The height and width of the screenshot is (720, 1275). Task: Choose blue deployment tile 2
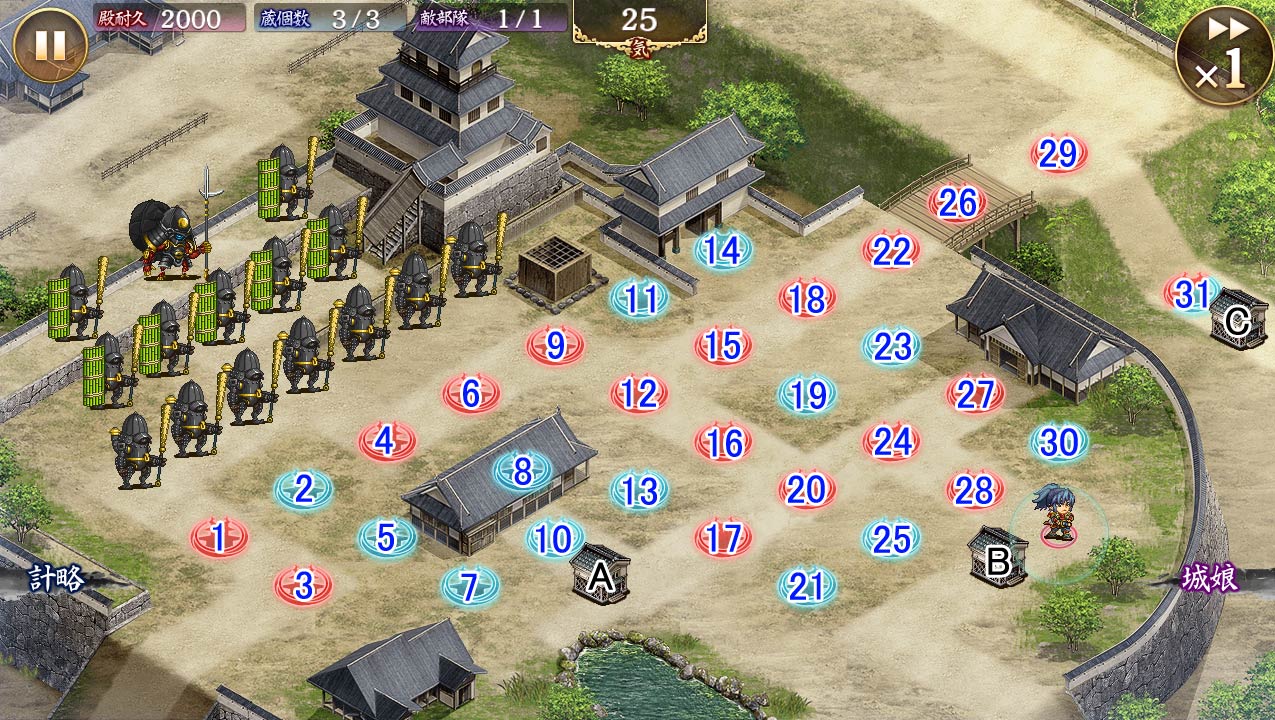(303, 489)
